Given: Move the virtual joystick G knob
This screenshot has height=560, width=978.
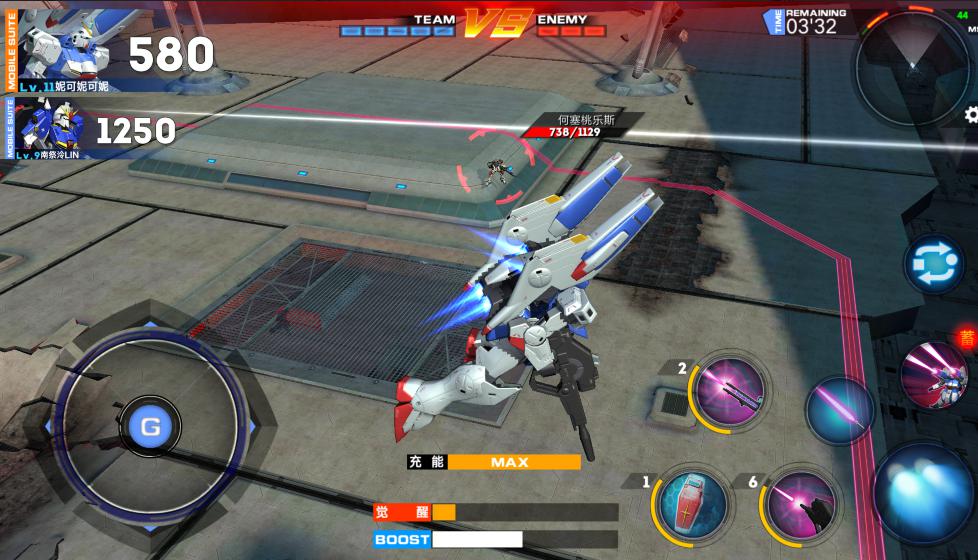Looking at the screenshot, I should [150, 427].
